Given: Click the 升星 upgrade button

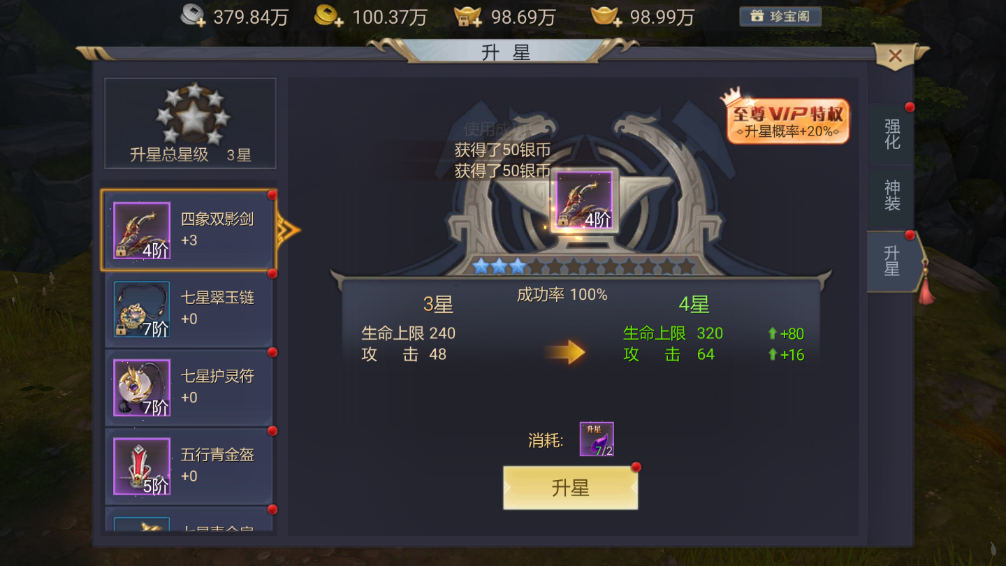Looking at the screenshot, I should tap(570, 487).
